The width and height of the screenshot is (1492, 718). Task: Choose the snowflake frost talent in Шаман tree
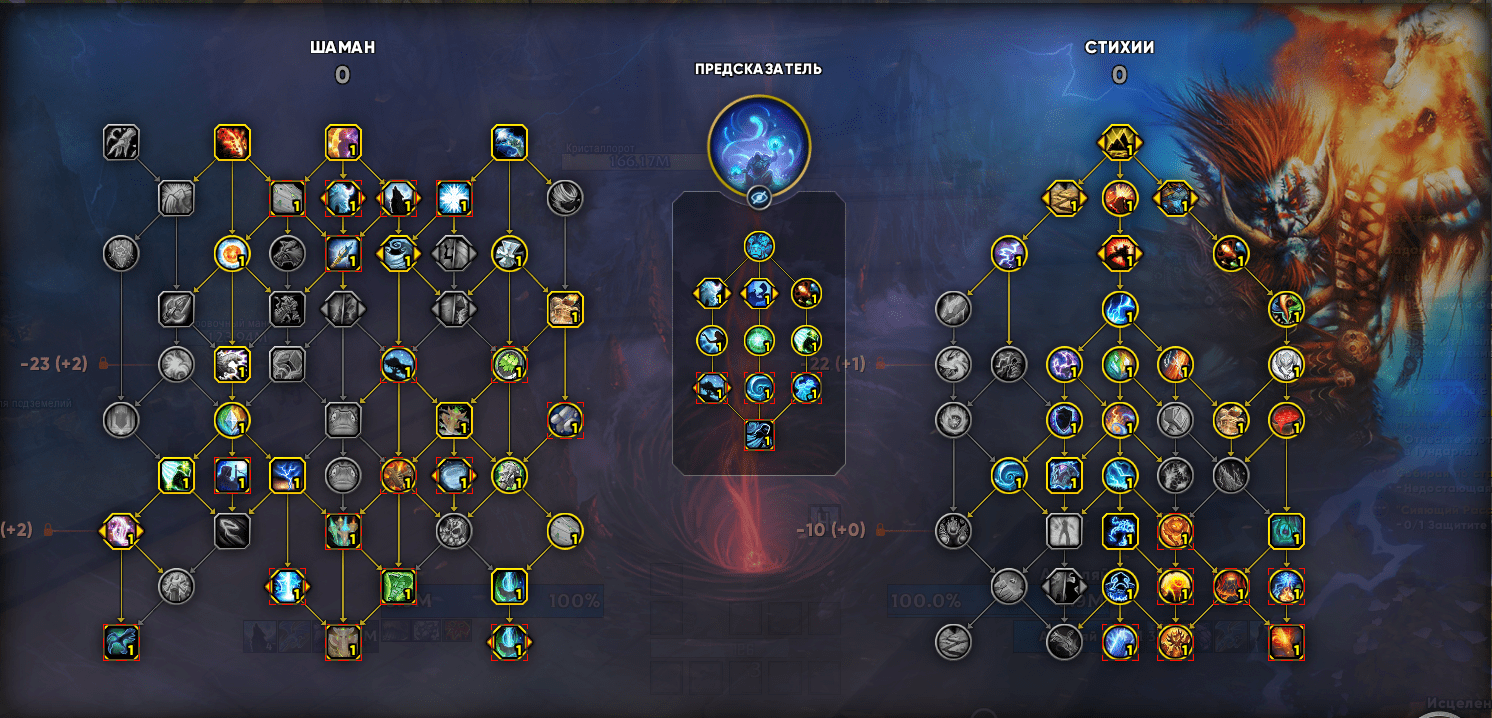pos(454,198)
